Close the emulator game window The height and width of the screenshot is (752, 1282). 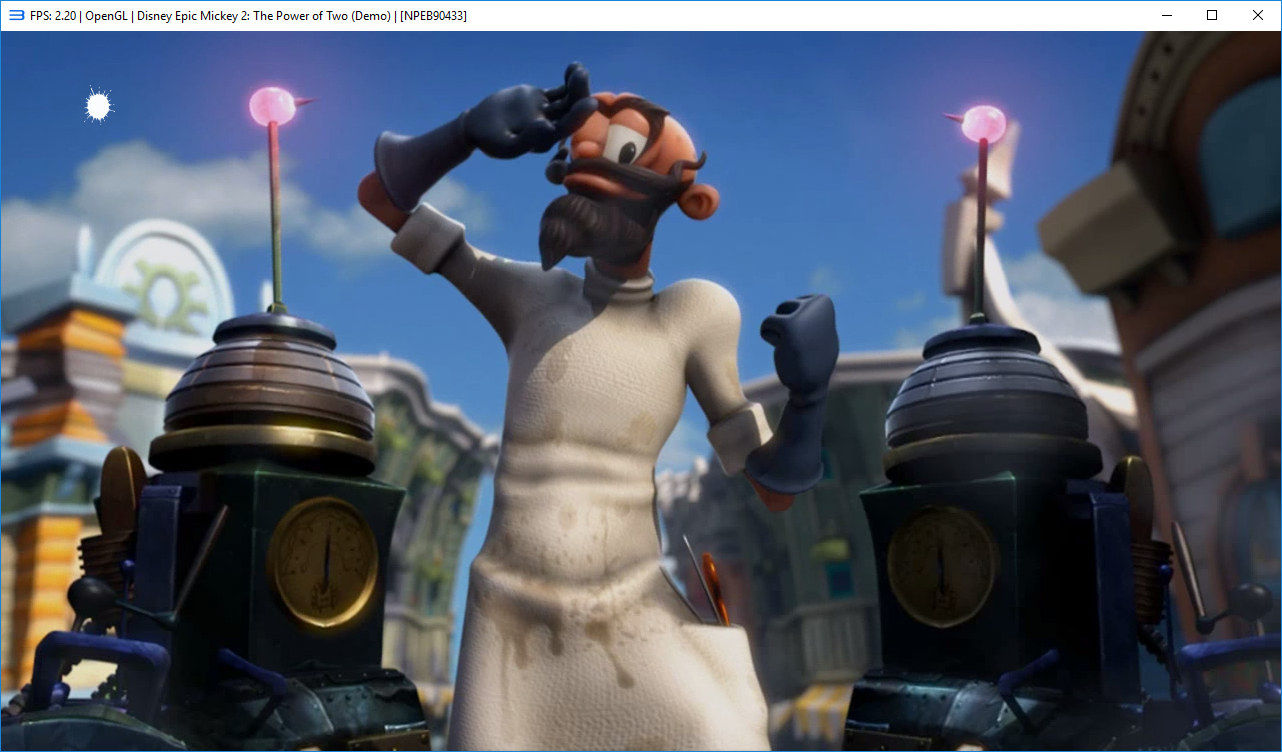click(x=1257, y=15)
